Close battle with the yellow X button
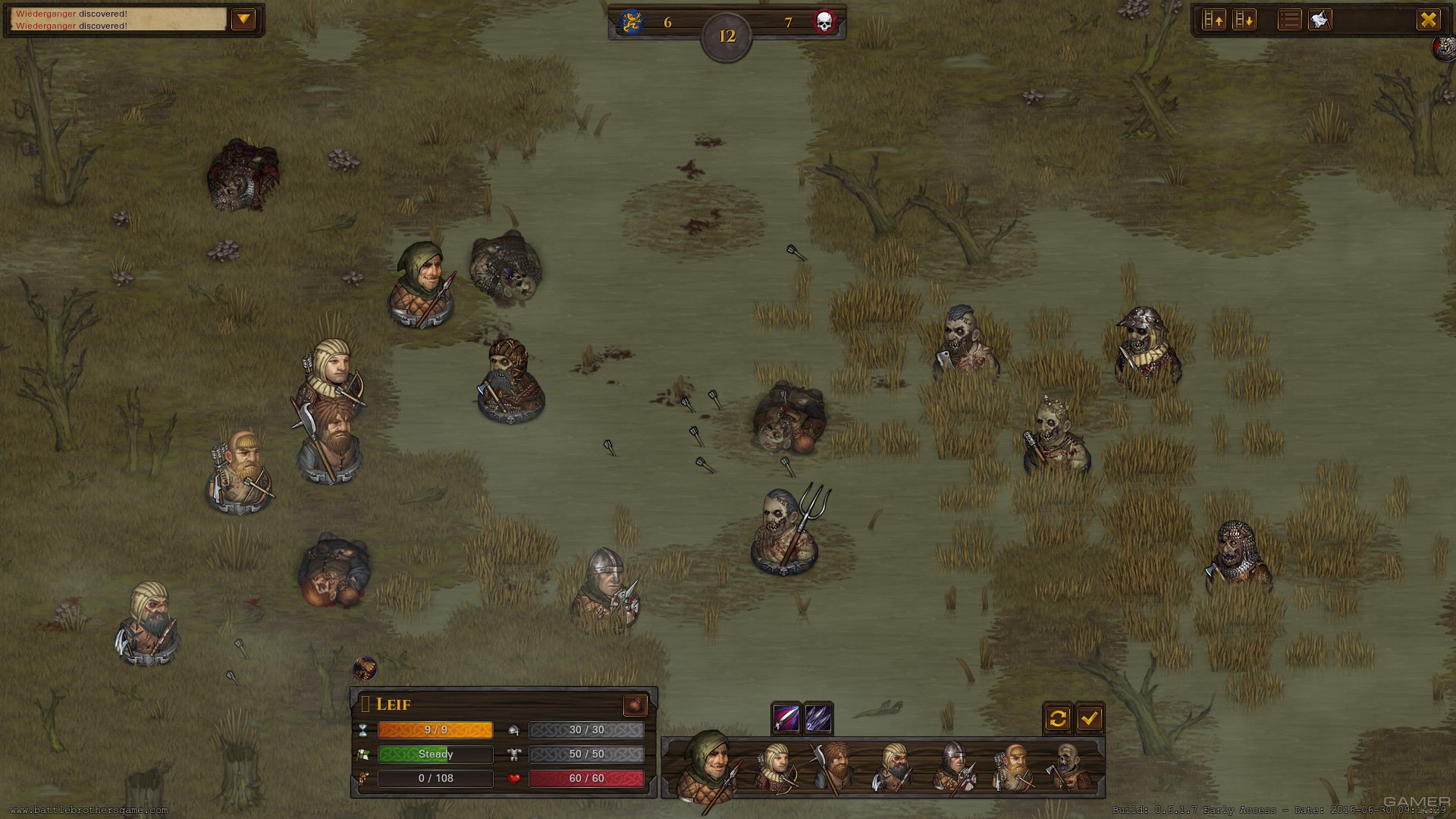1456x819 pixels. click(x=1428, y=20)
